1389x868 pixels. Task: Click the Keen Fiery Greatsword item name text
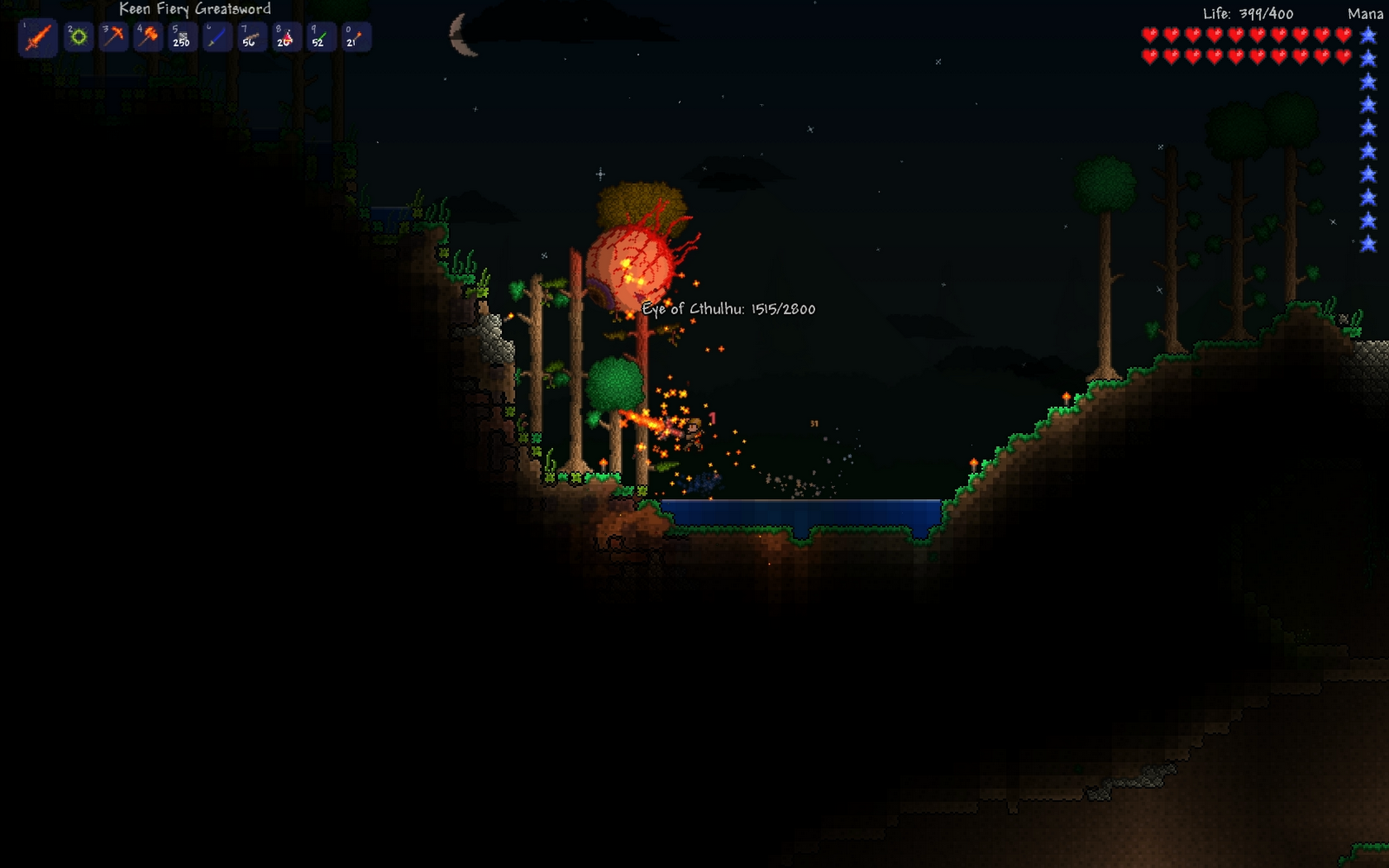coord(195,10)
